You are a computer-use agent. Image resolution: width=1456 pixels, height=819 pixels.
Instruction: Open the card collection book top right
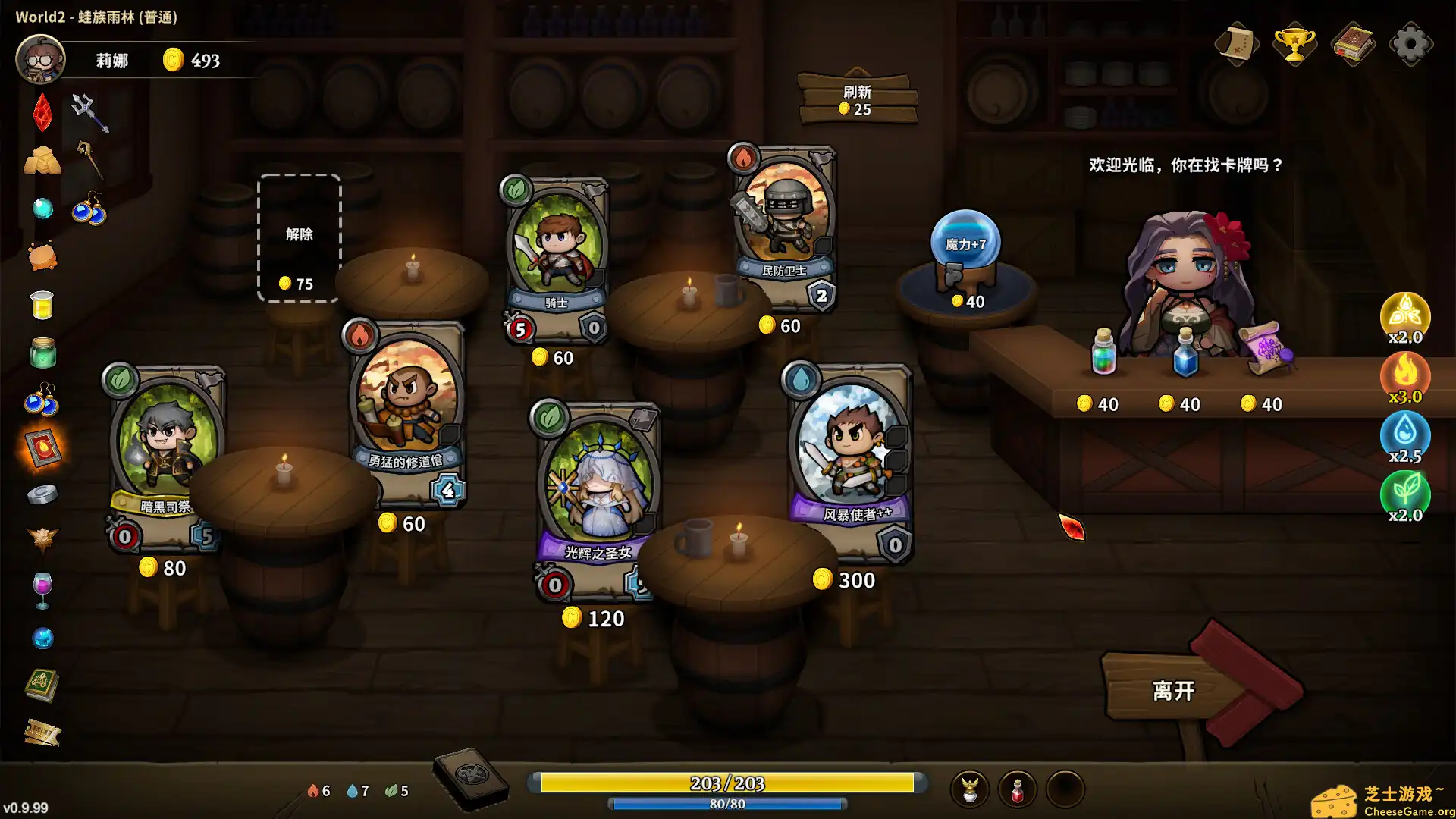tap(1354, 43)
